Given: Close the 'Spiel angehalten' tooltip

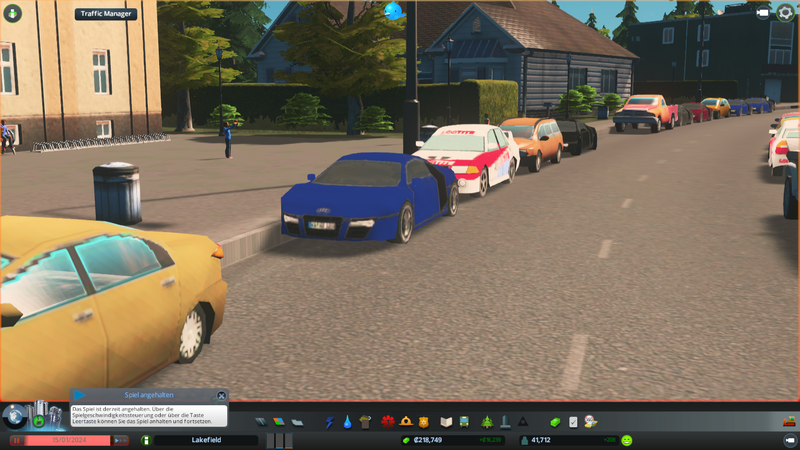Looking at the screenshot, I should click(x=221, y=396).
